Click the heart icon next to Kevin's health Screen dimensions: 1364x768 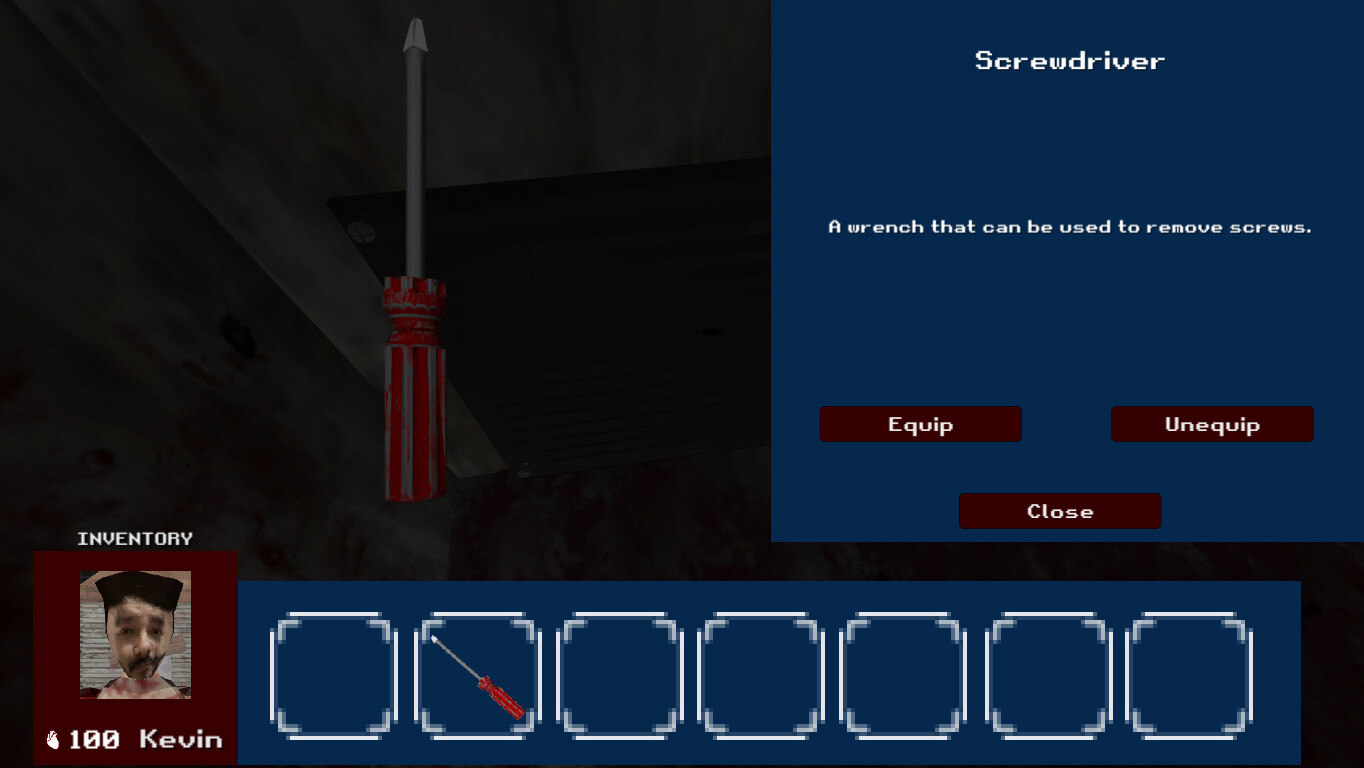click(53, 738)
